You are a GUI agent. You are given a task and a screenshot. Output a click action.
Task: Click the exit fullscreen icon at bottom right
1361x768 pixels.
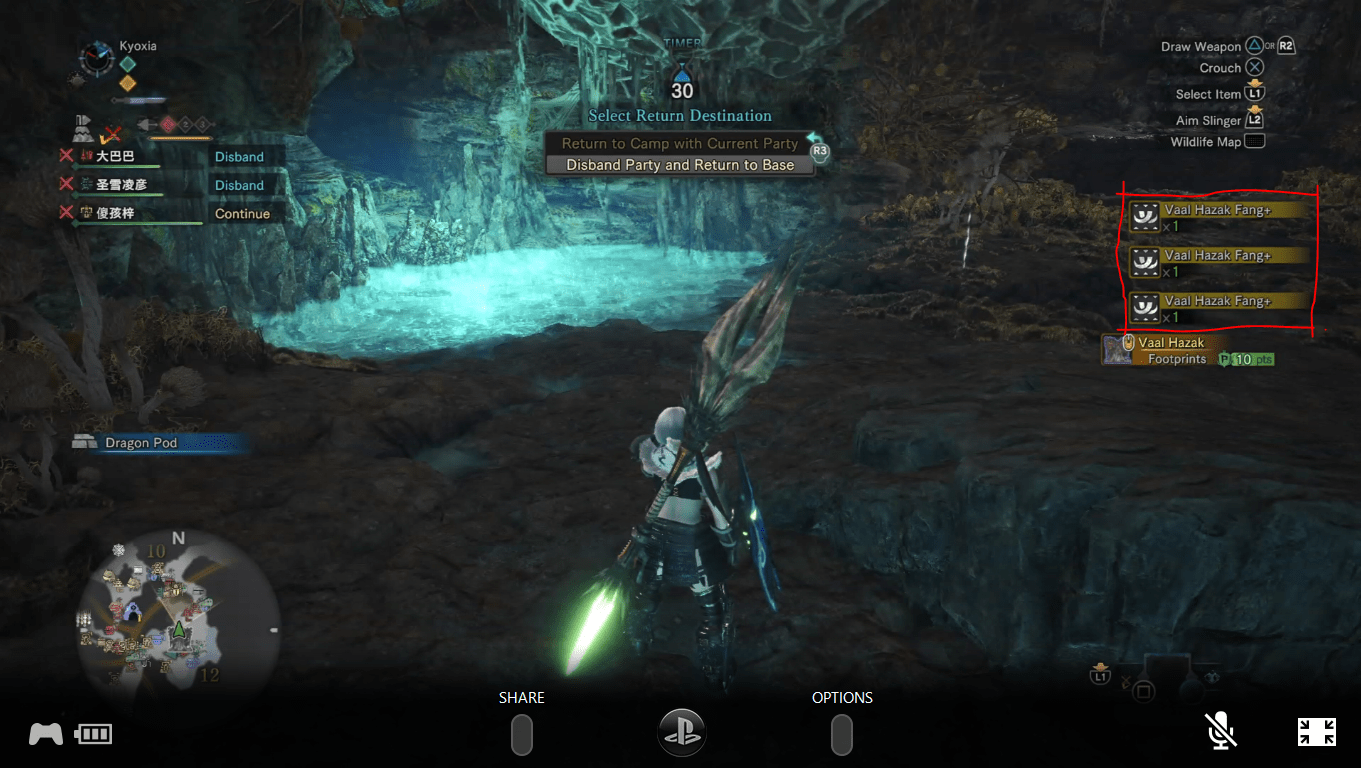pyautogui.click(x=1318, y=731)
